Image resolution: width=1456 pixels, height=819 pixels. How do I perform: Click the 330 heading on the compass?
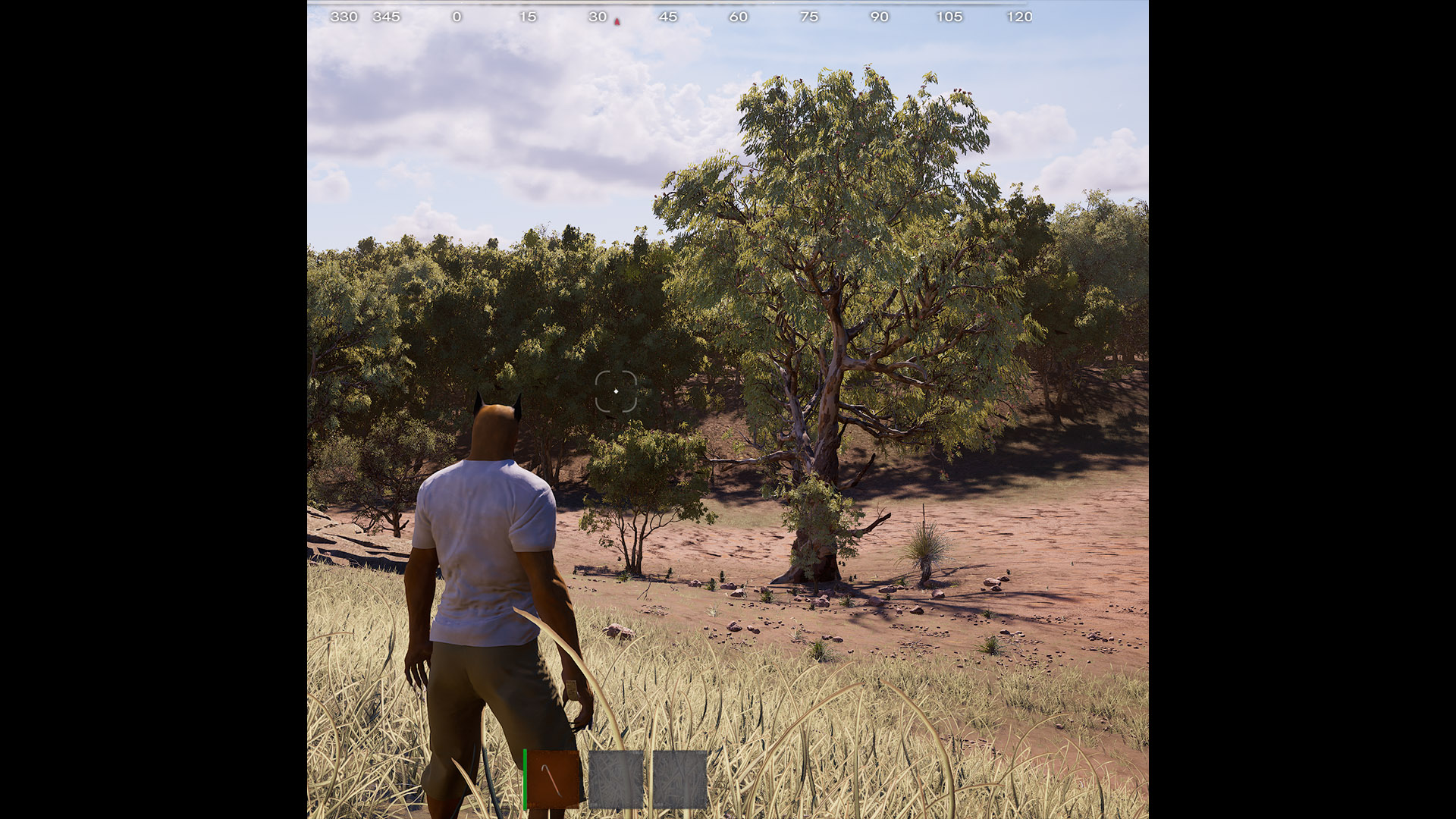pyautogui.click(x=345, y=16)
